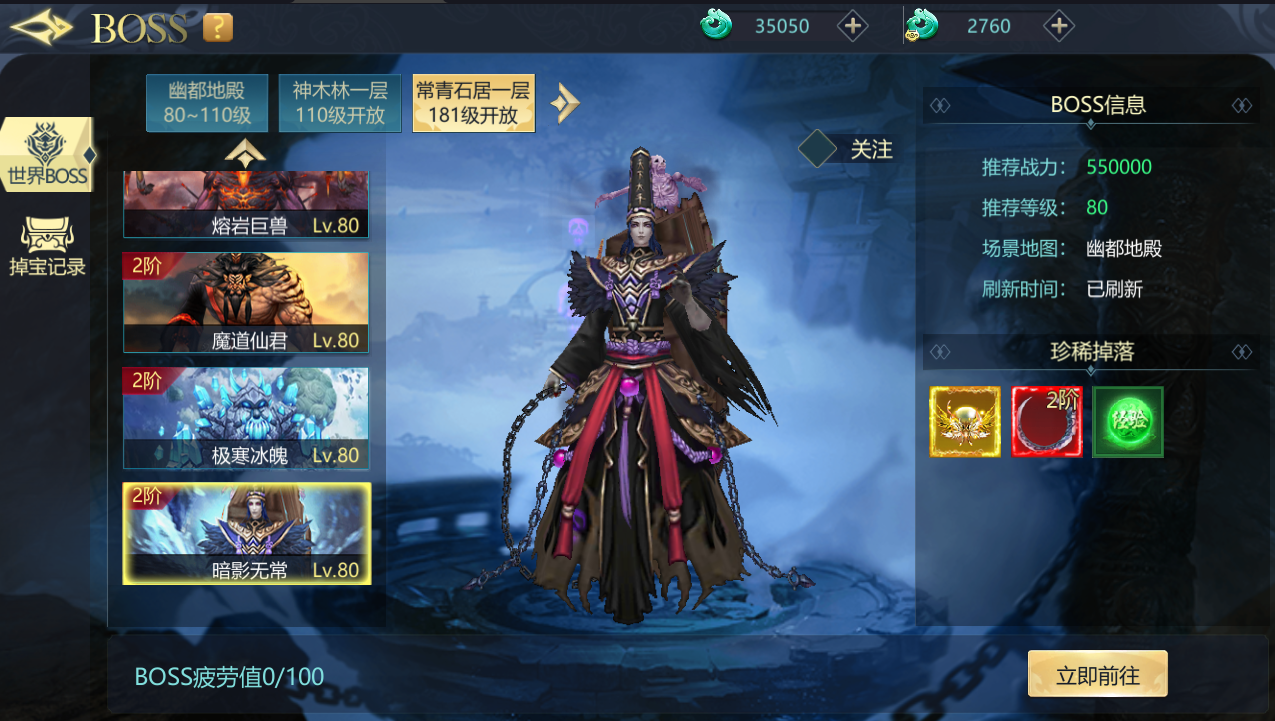
Task: Open the BOSS help question mark
Action: coord(218,27)
